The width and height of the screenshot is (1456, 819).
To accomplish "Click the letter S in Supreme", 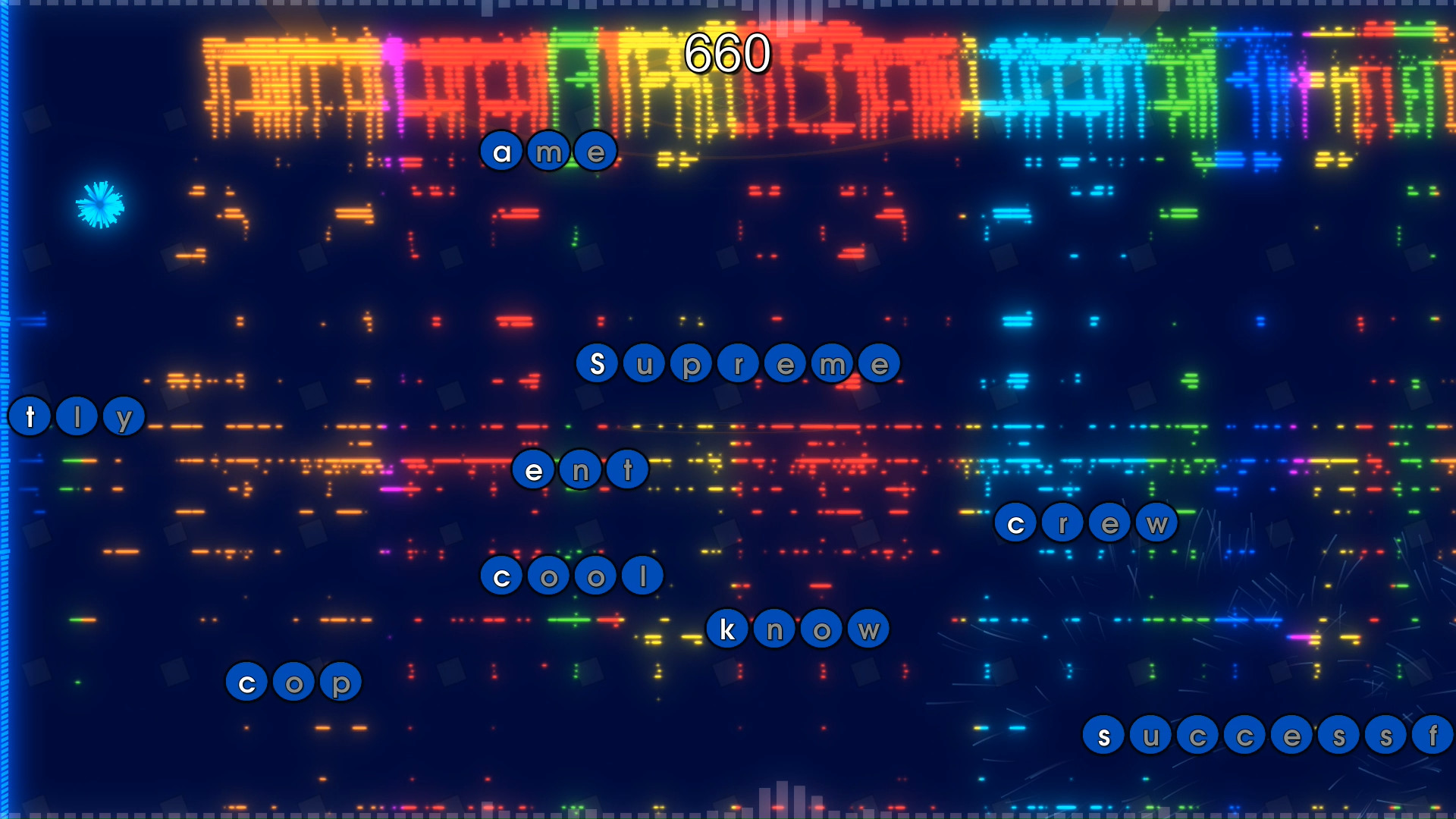I will coord(598,364).
